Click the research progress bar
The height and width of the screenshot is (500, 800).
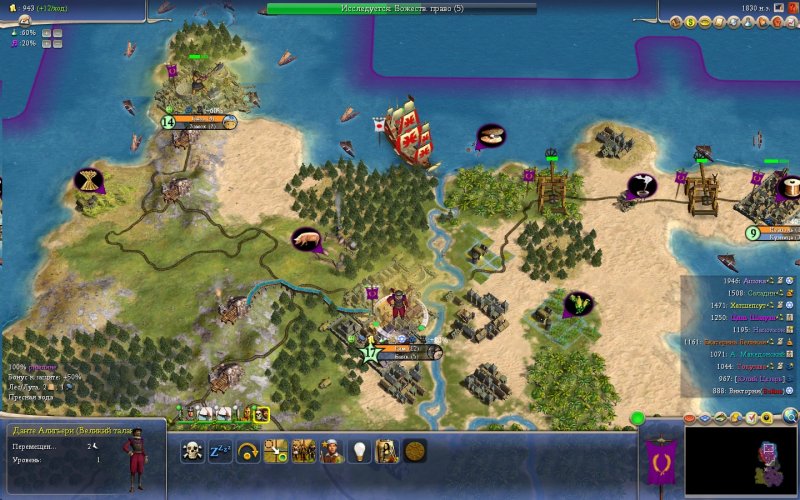(x=401, y=8)
